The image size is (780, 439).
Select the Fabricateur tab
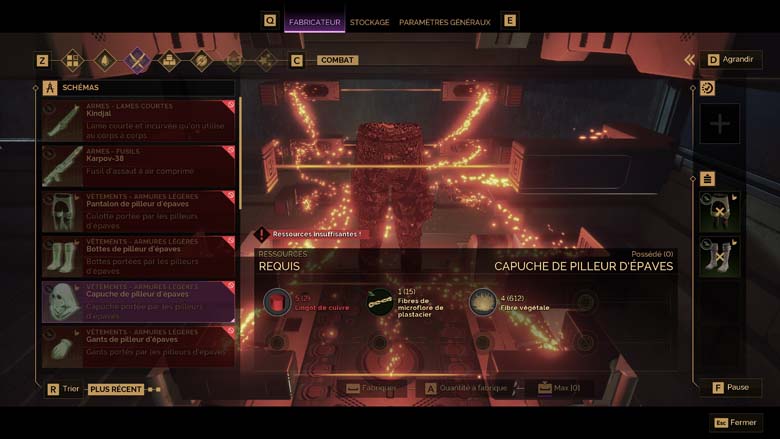(x=314, y=22)
